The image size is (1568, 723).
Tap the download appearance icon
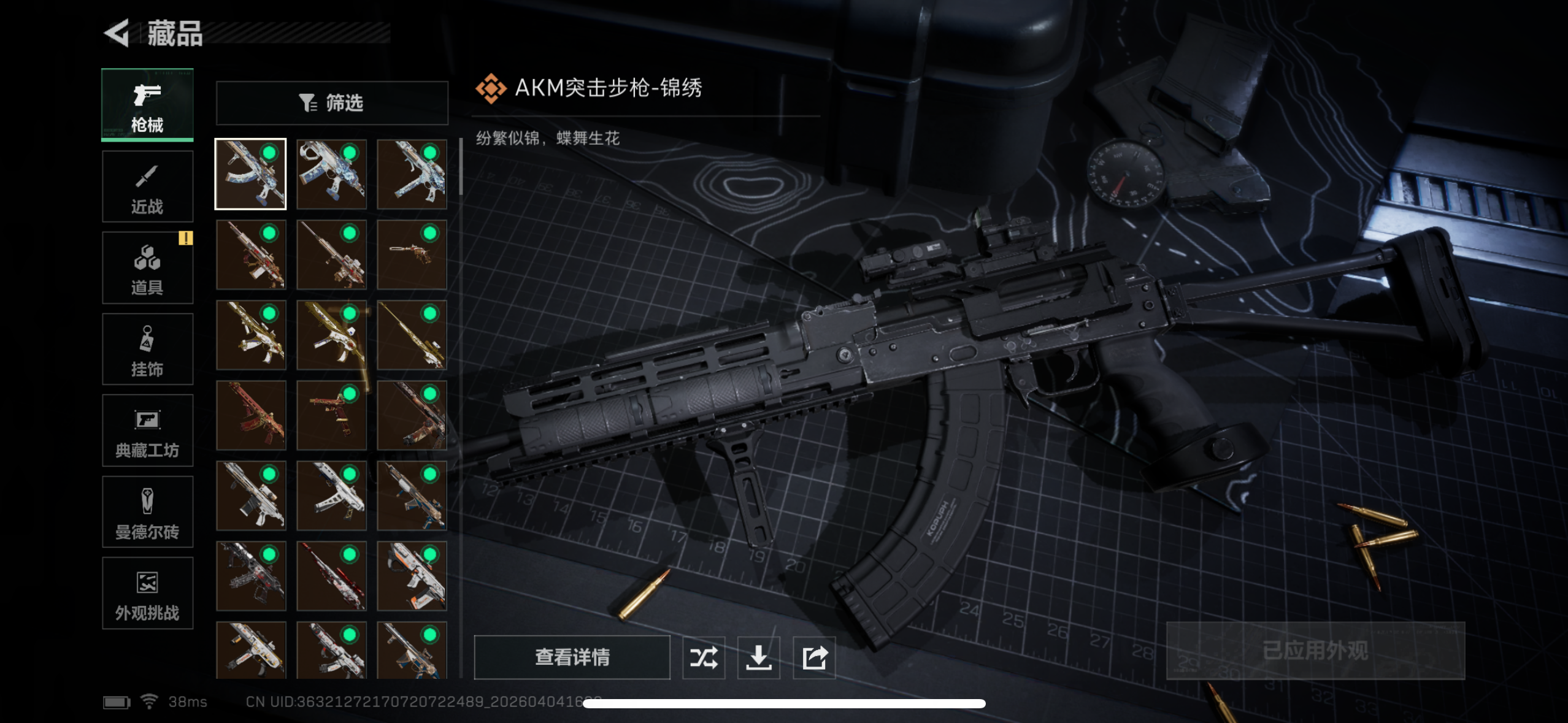point(759,657)
